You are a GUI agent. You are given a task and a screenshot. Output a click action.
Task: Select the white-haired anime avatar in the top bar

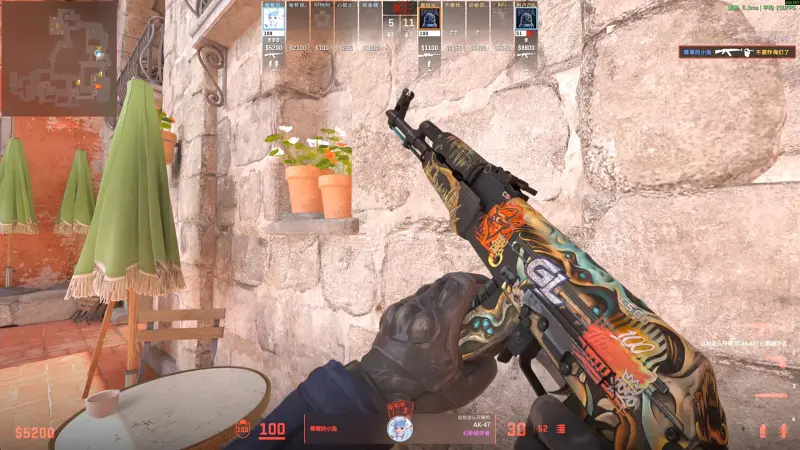coord(273,19)
